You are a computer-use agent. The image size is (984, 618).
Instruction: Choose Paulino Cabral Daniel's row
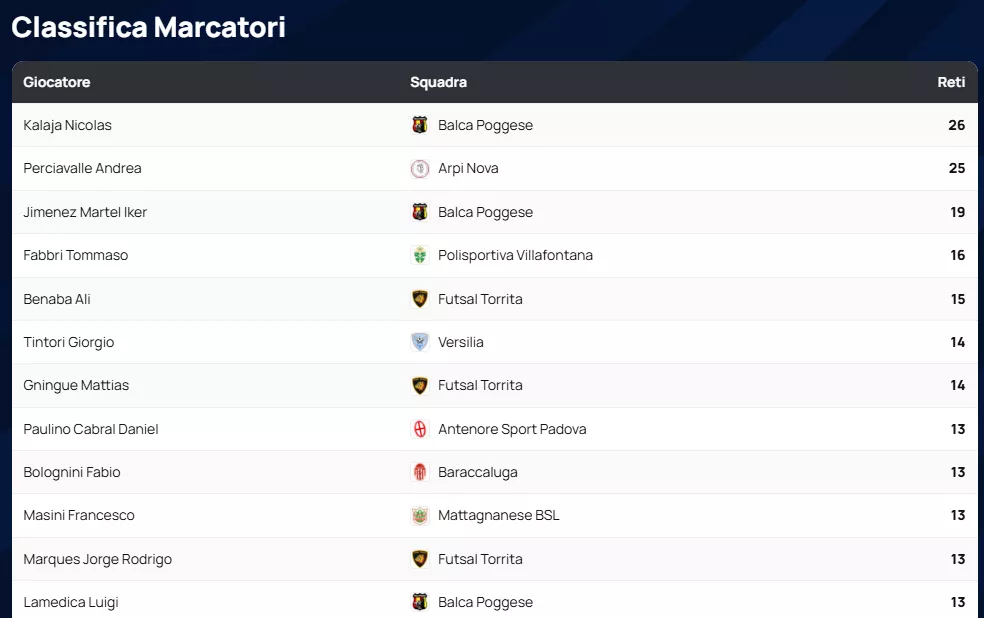[91, 429]
